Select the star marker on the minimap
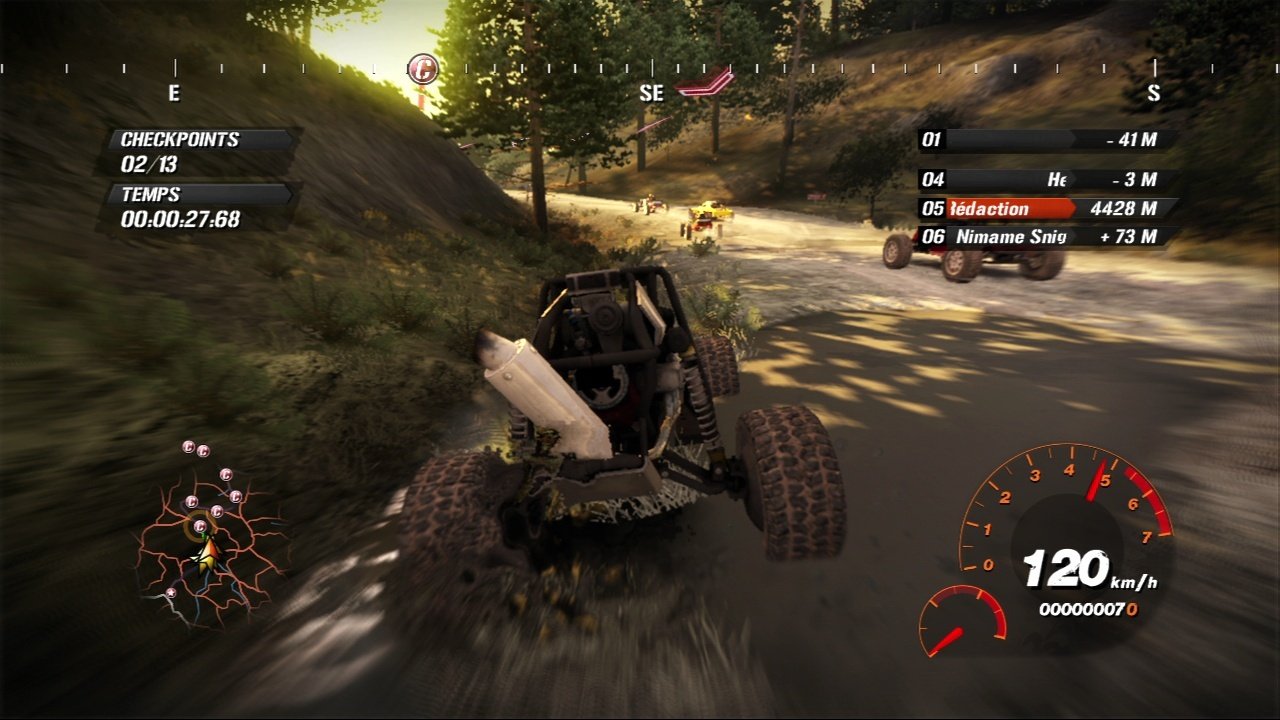Image resolution: width=1280 pixels, height=720 pixels. 171,592
